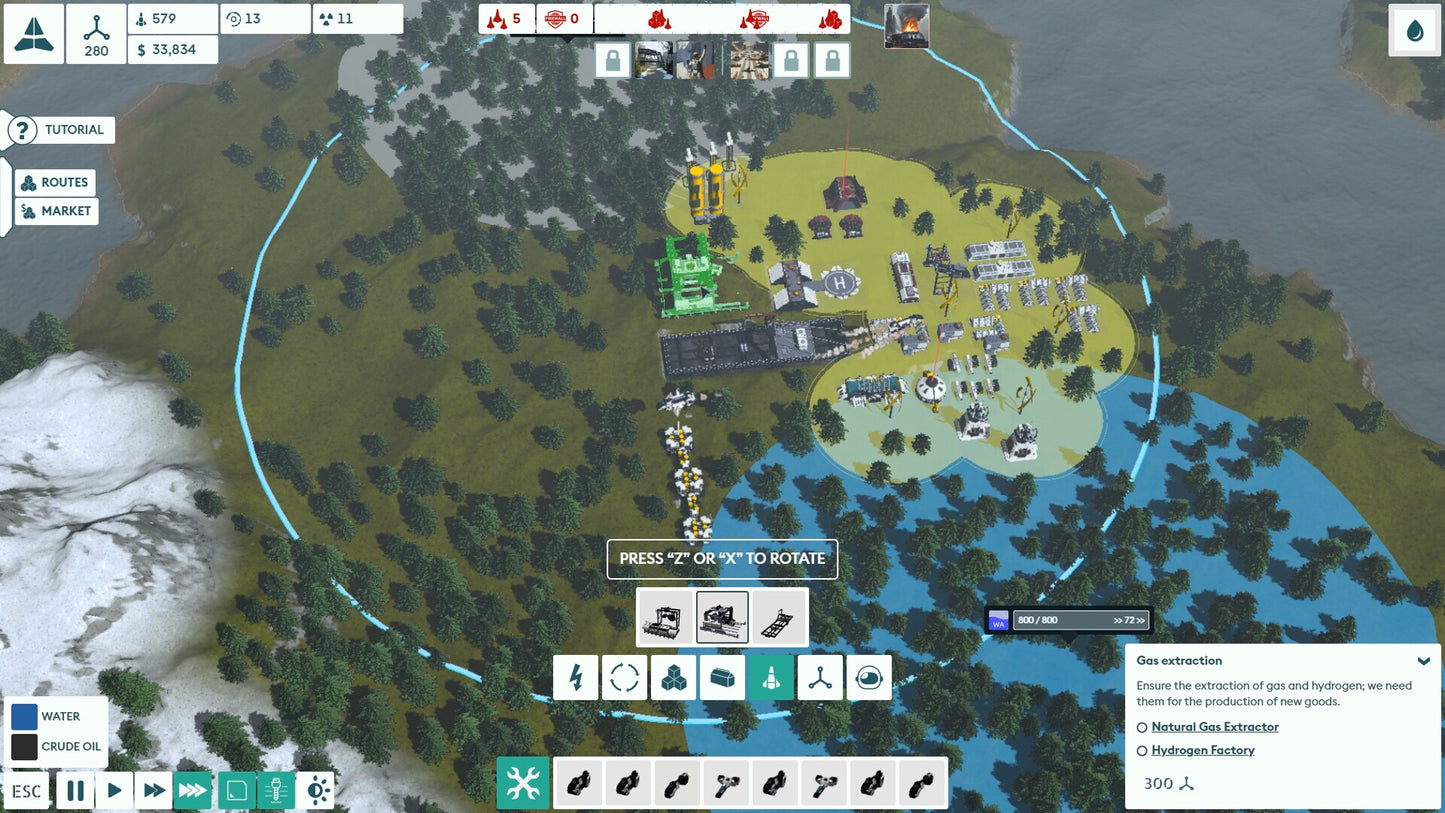Set game speed to triple fast-forward
Screen dimensions: 1445x813
click(x=192, y=791)
